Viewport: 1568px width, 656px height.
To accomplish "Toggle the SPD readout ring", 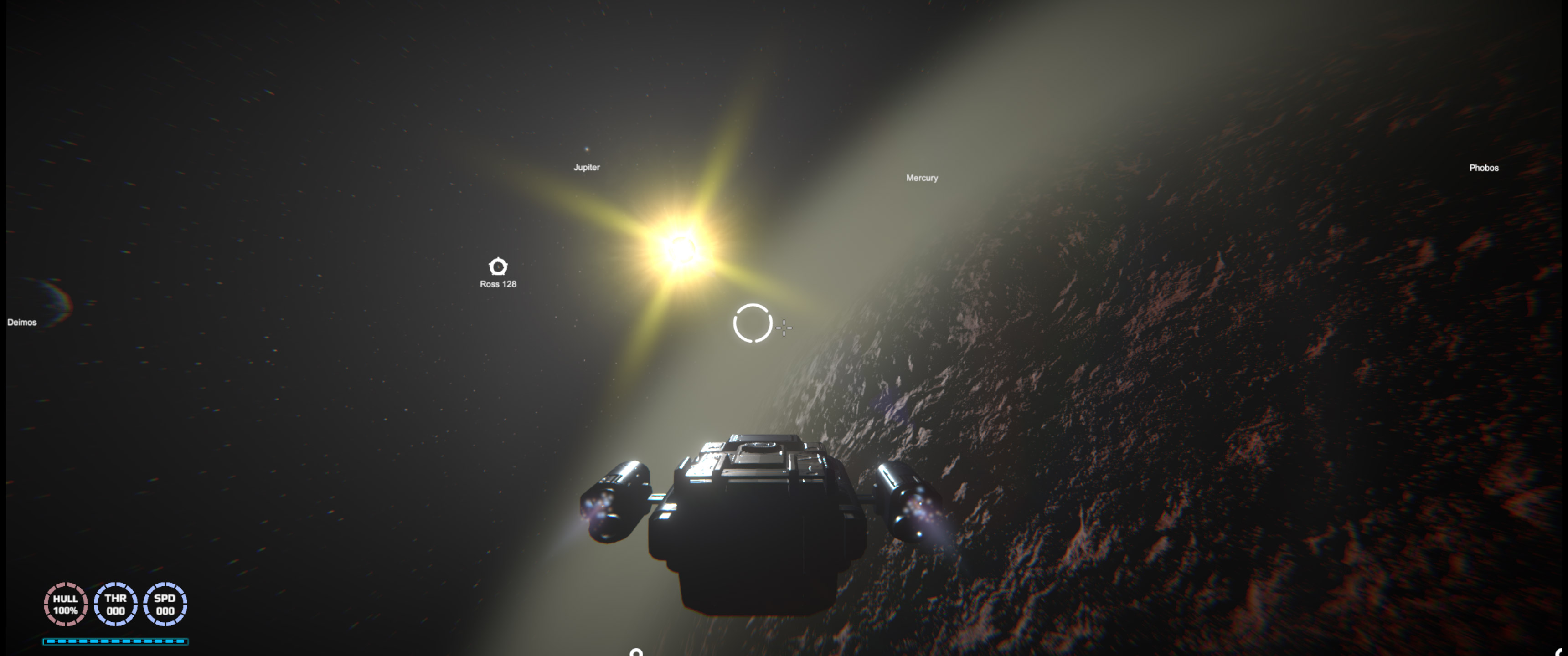I will click(165, 604).
